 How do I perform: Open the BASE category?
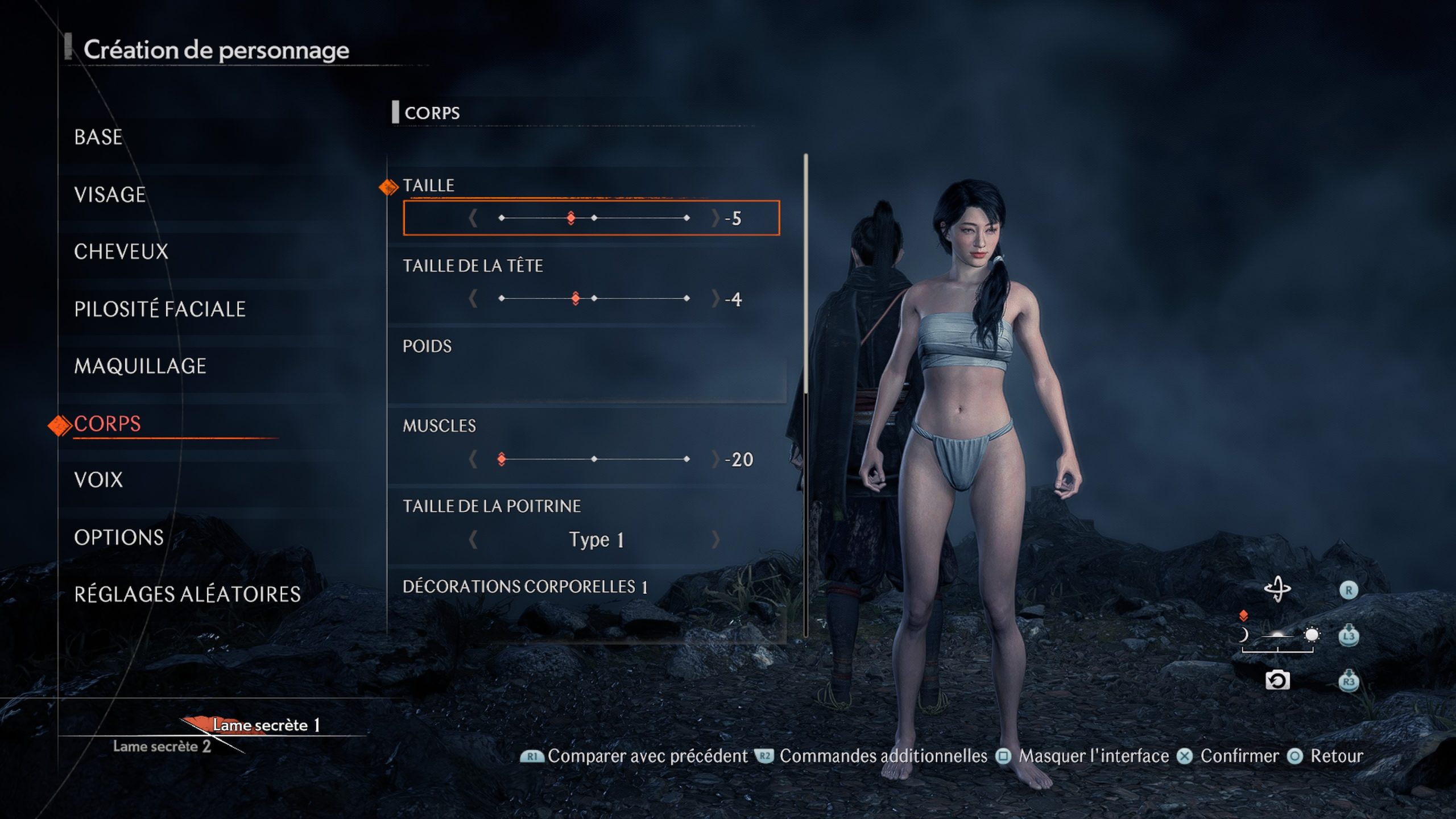[x=98, y=137]
